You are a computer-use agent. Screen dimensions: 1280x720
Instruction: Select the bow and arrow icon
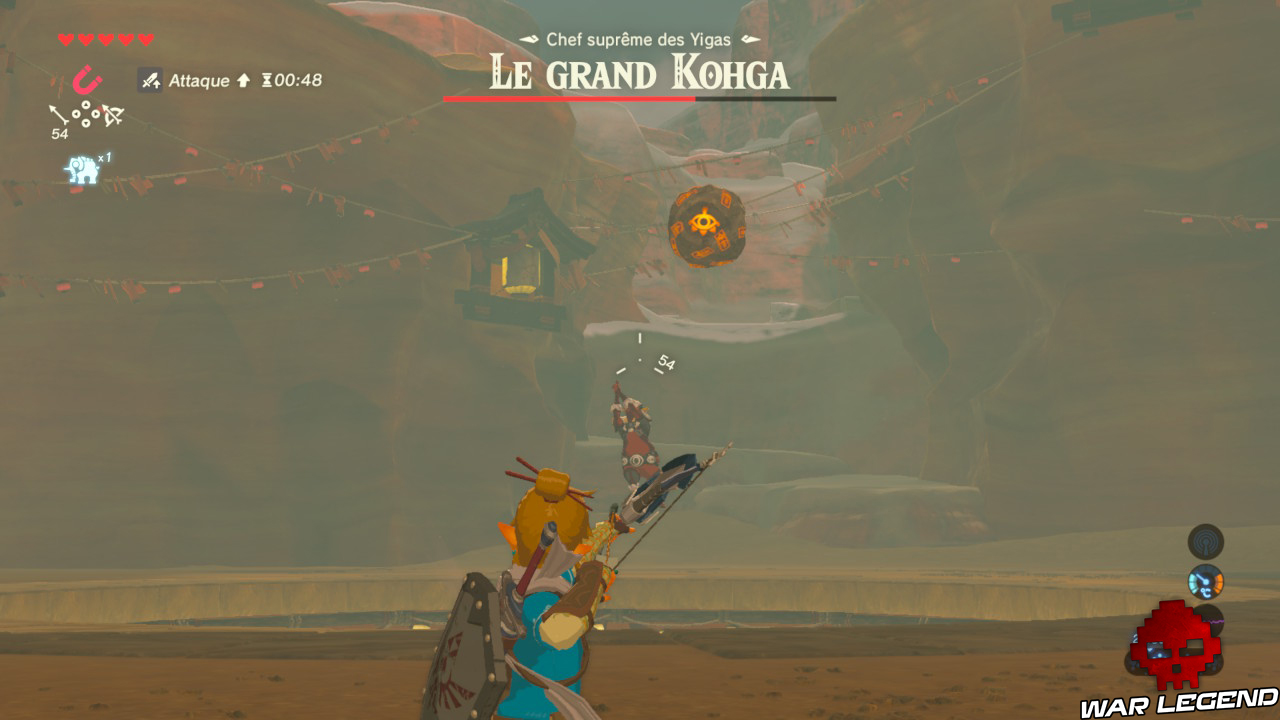click(x=112, y=115)
